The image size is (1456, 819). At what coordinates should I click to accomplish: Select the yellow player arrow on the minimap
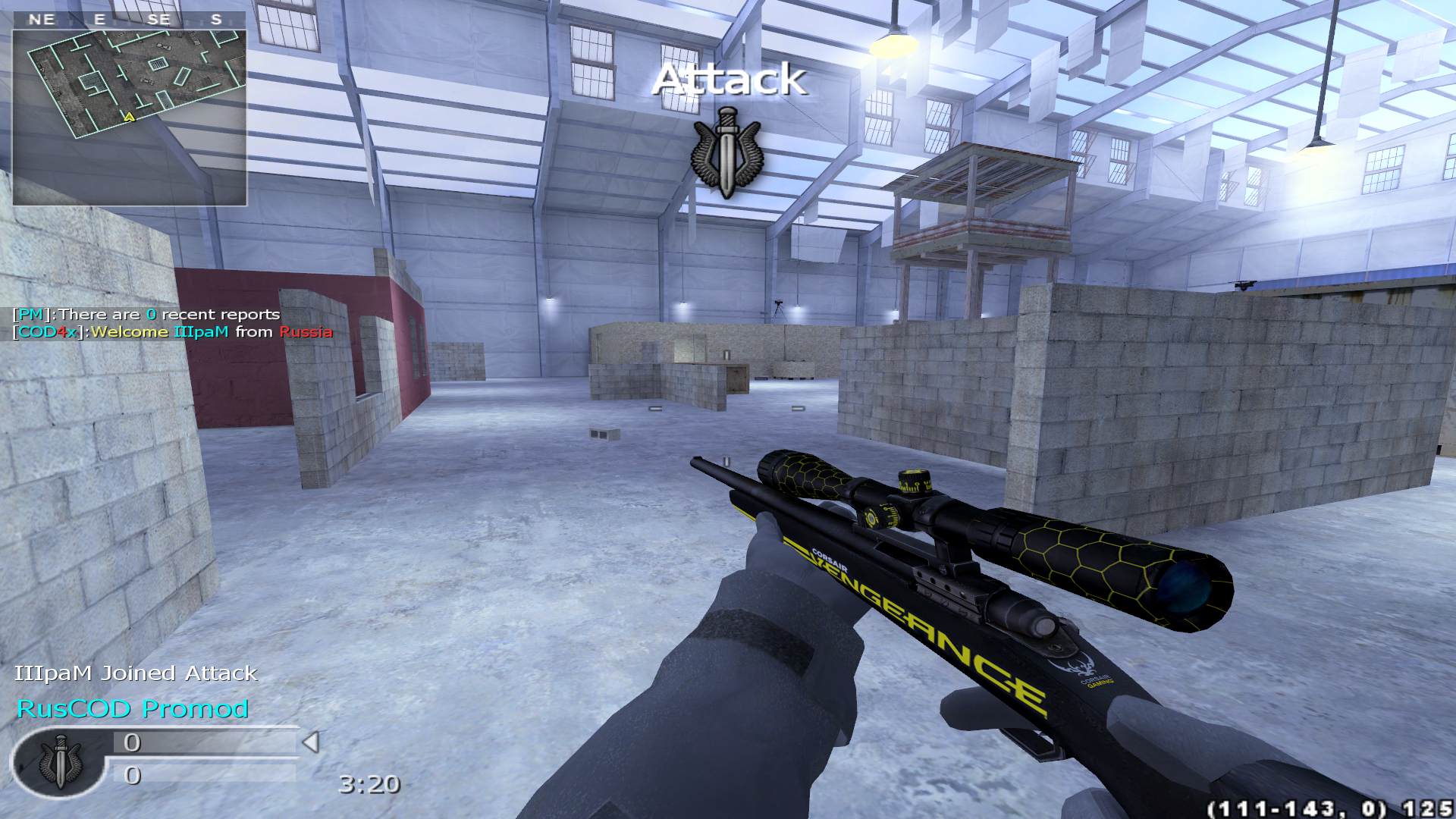[130, 117]
